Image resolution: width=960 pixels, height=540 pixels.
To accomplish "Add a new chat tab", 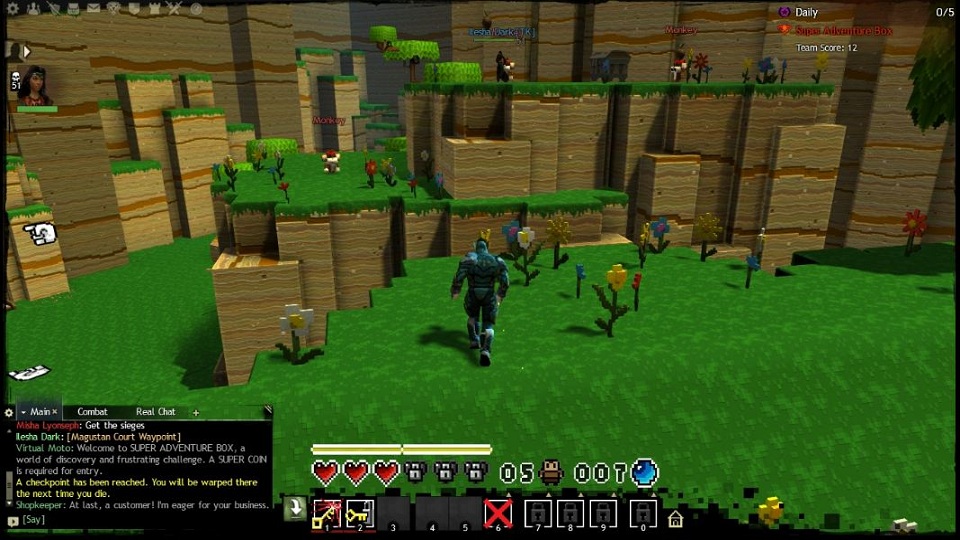I will tap(196, 412).
